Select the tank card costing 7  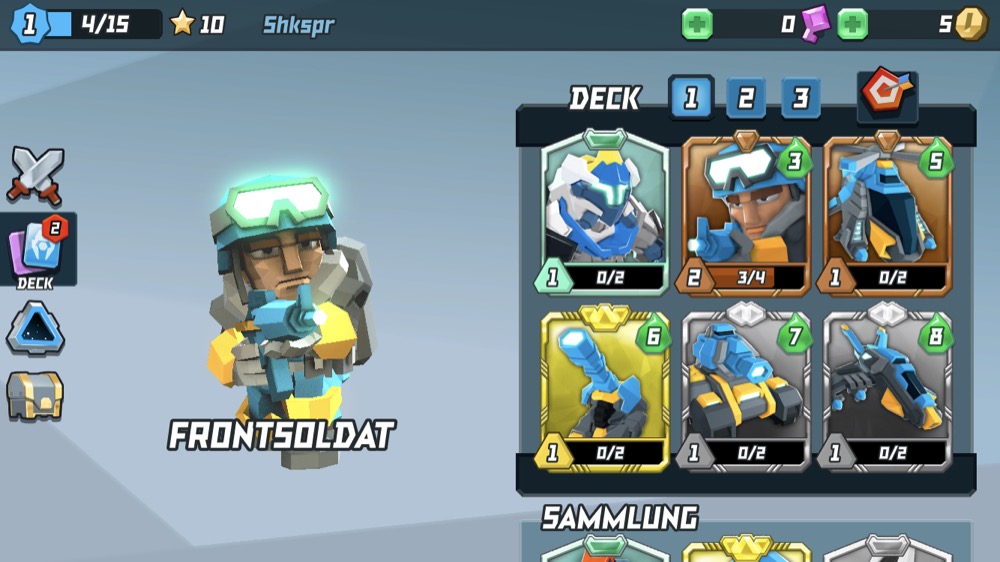[746, 391]
